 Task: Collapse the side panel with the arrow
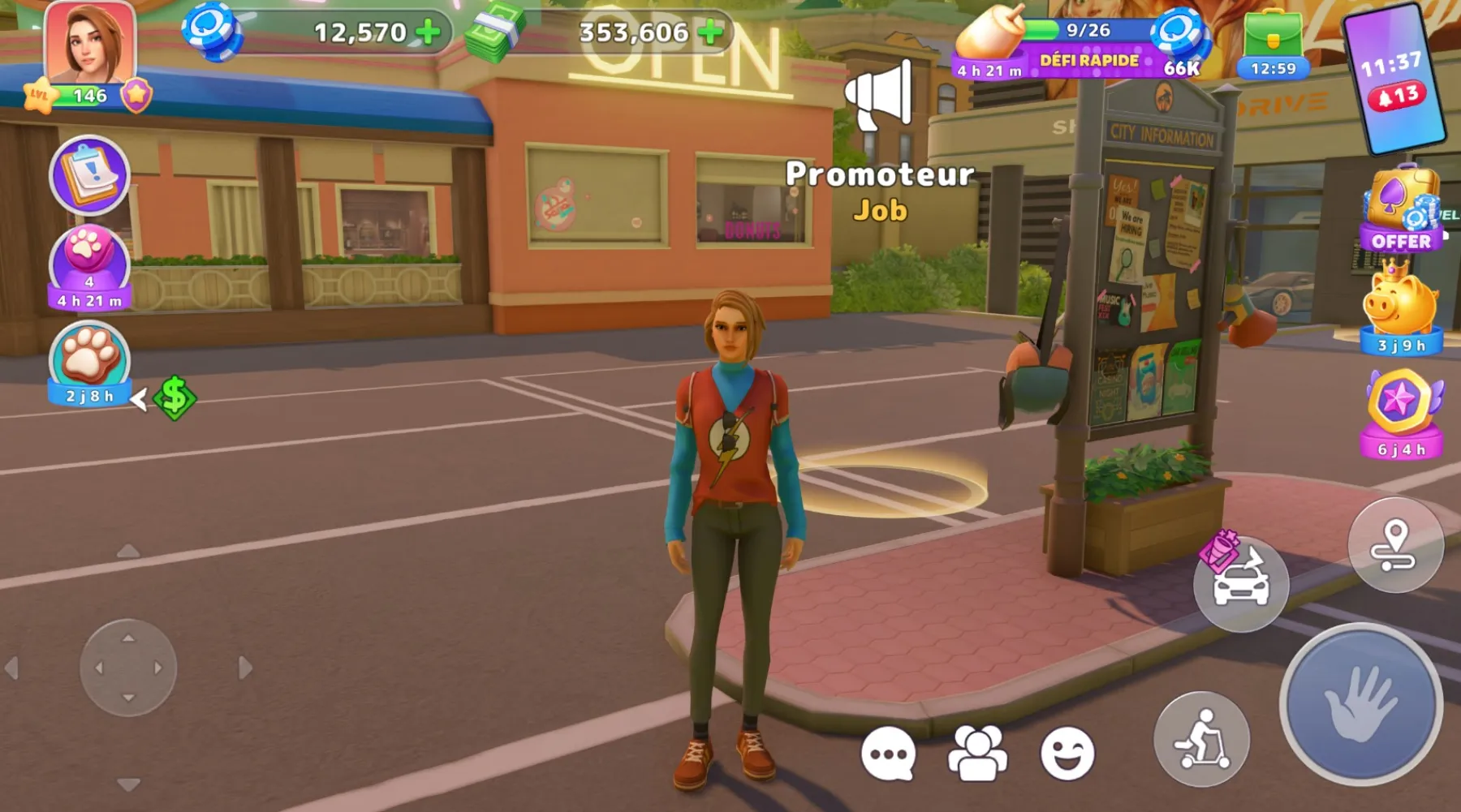click(x=140, y=399)
